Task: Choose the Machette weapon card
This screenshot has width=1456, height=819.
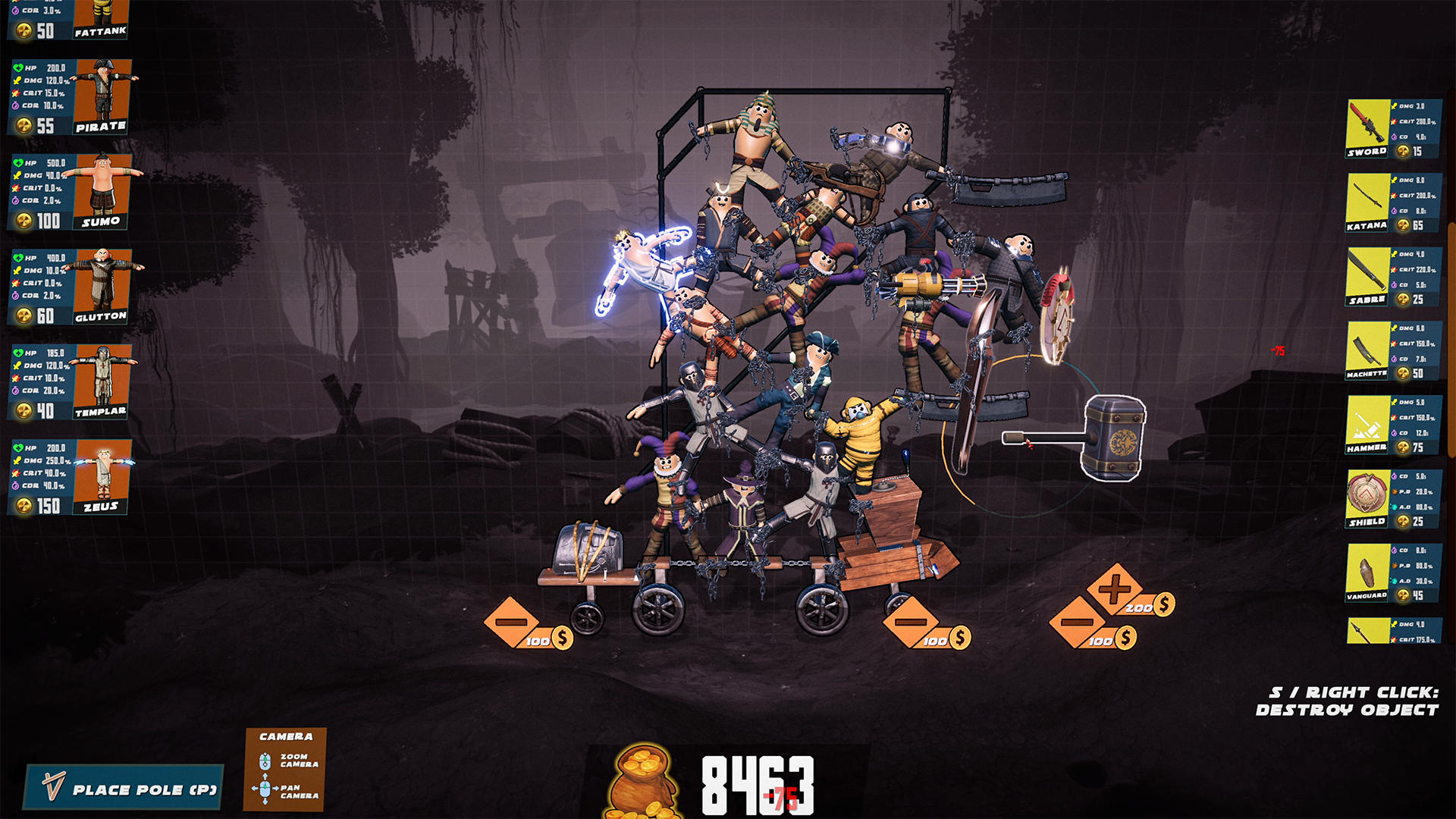Action: pos(1391,351)
